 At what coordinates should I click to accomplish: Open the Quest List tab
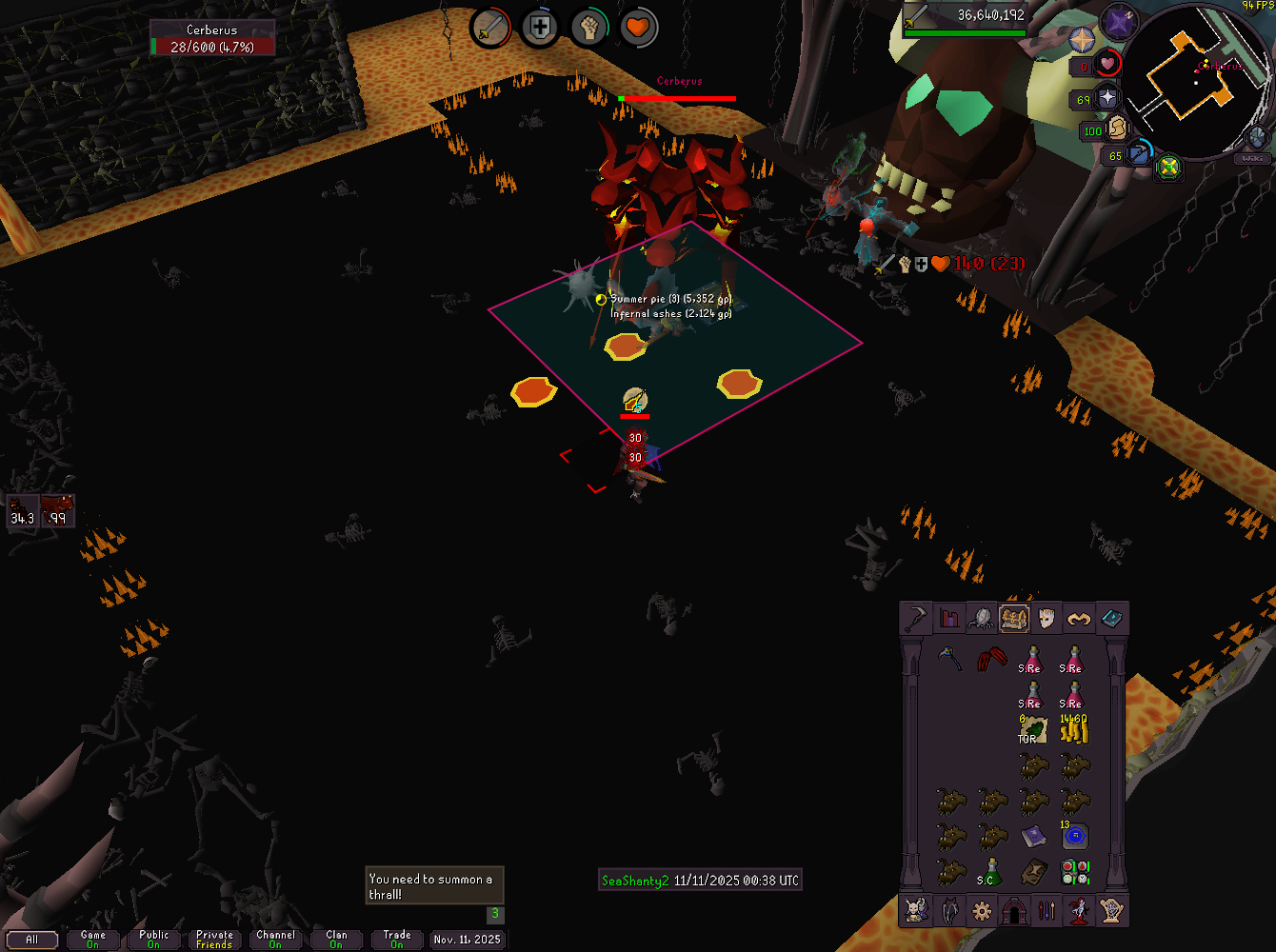[x=982, y=619]
